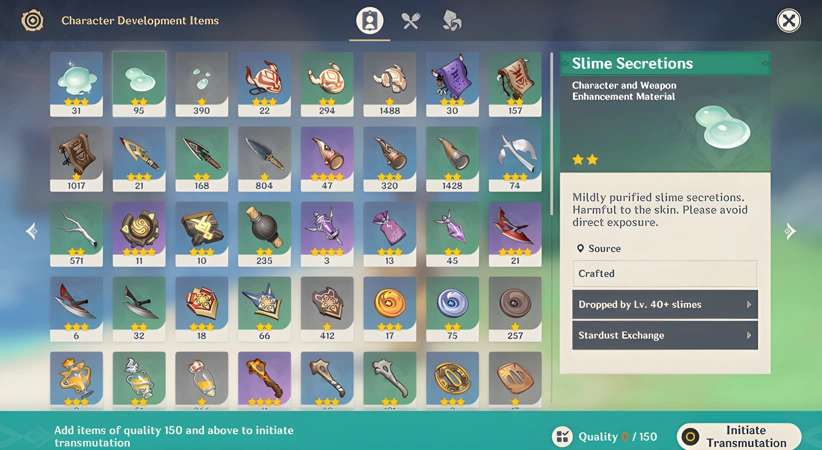Choose the item slot showing count 390
The width and height of the screenshot is (822, 450).
click(201, 83)
